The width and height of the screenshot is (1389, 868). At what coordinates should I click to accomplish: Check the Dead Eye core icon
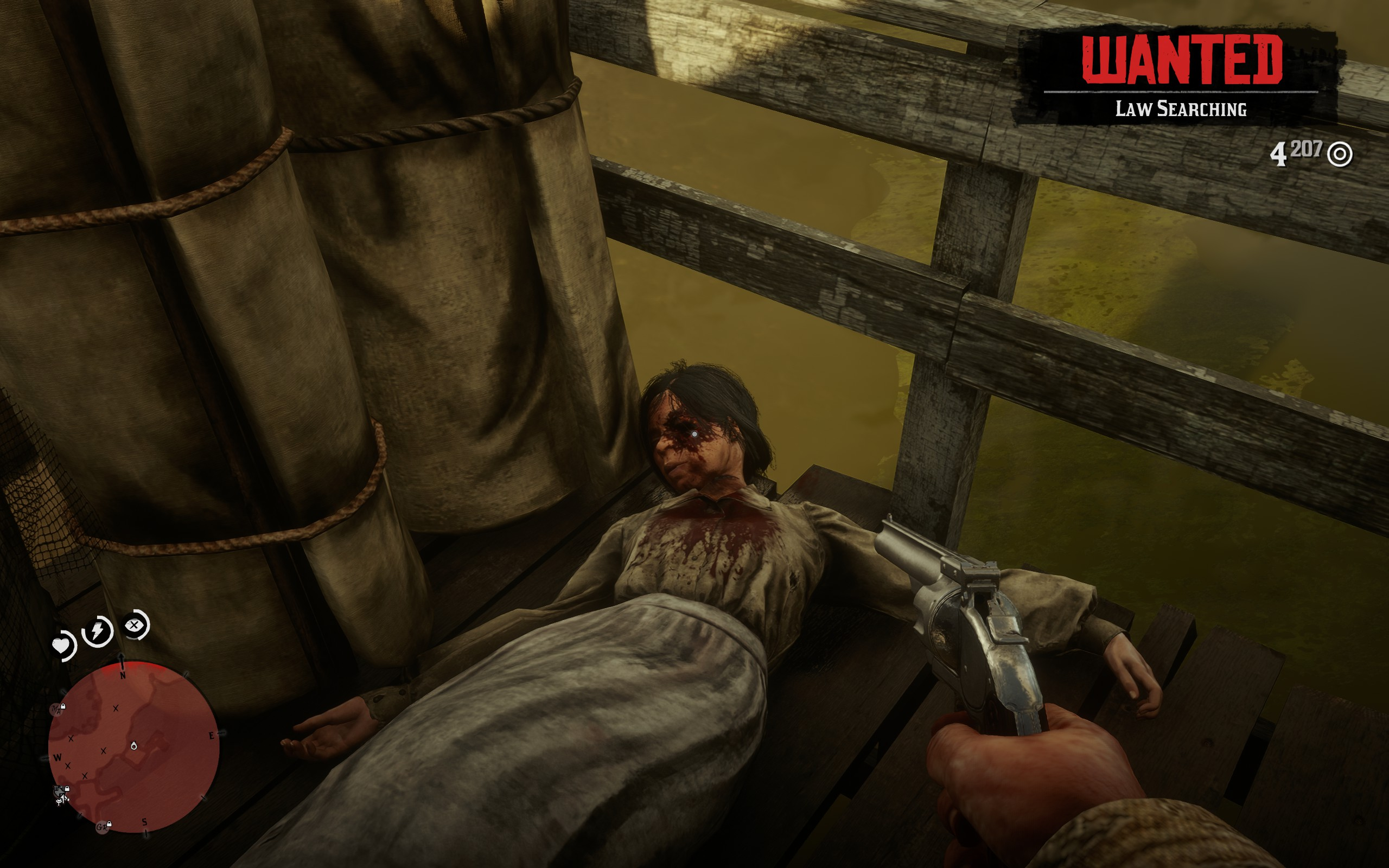(x=135, y=625)
